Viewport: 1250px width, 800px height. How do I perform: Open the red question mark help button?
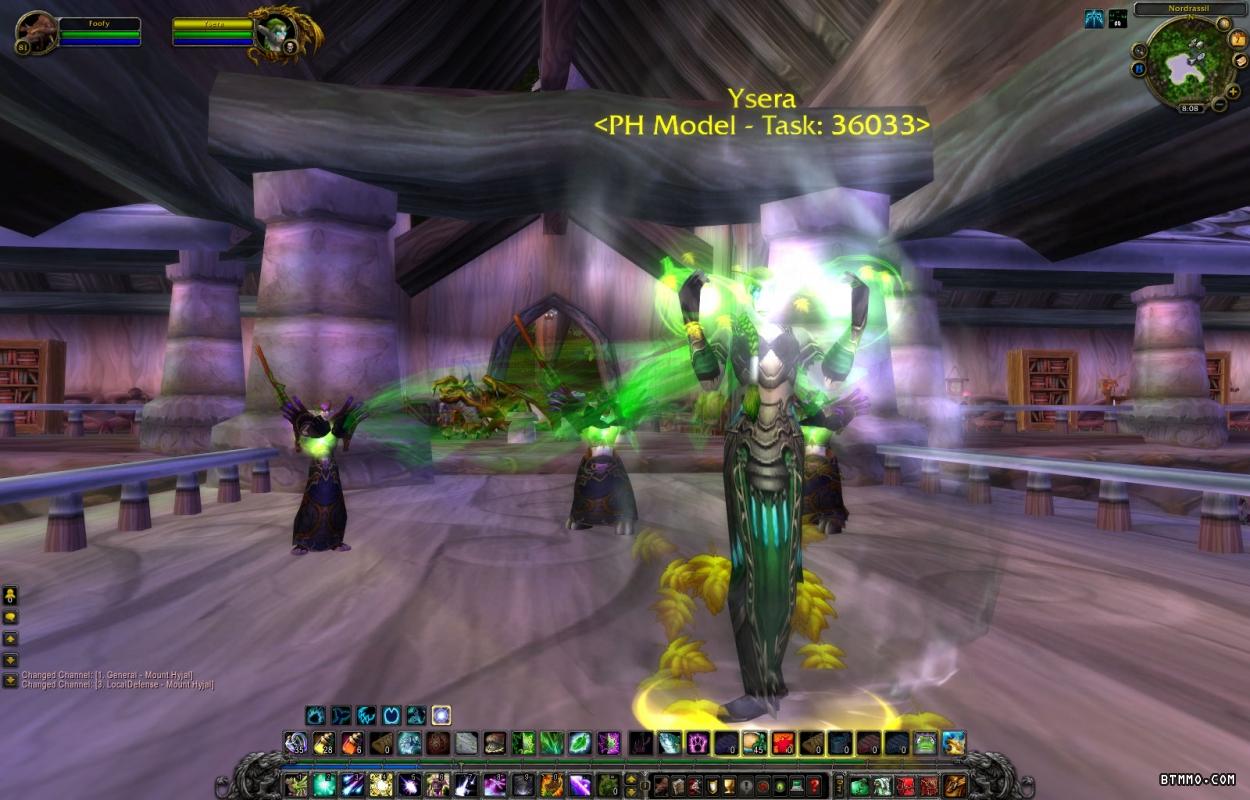815,785
